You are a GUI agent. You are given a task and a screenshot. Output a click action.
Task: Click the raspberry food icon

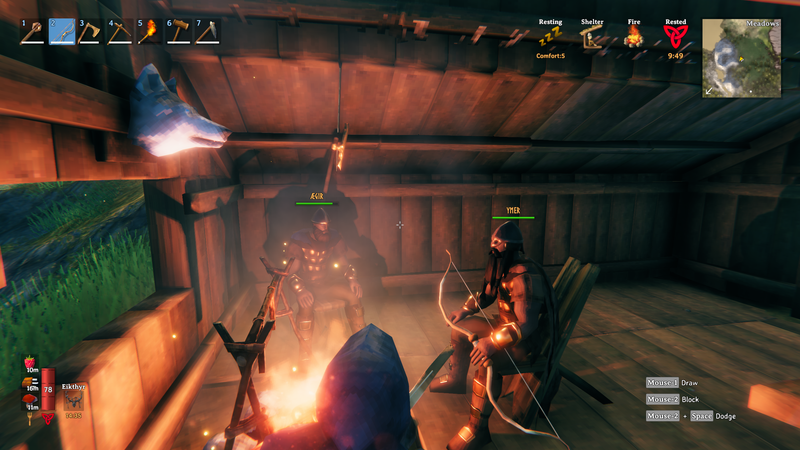click(29, 362)
